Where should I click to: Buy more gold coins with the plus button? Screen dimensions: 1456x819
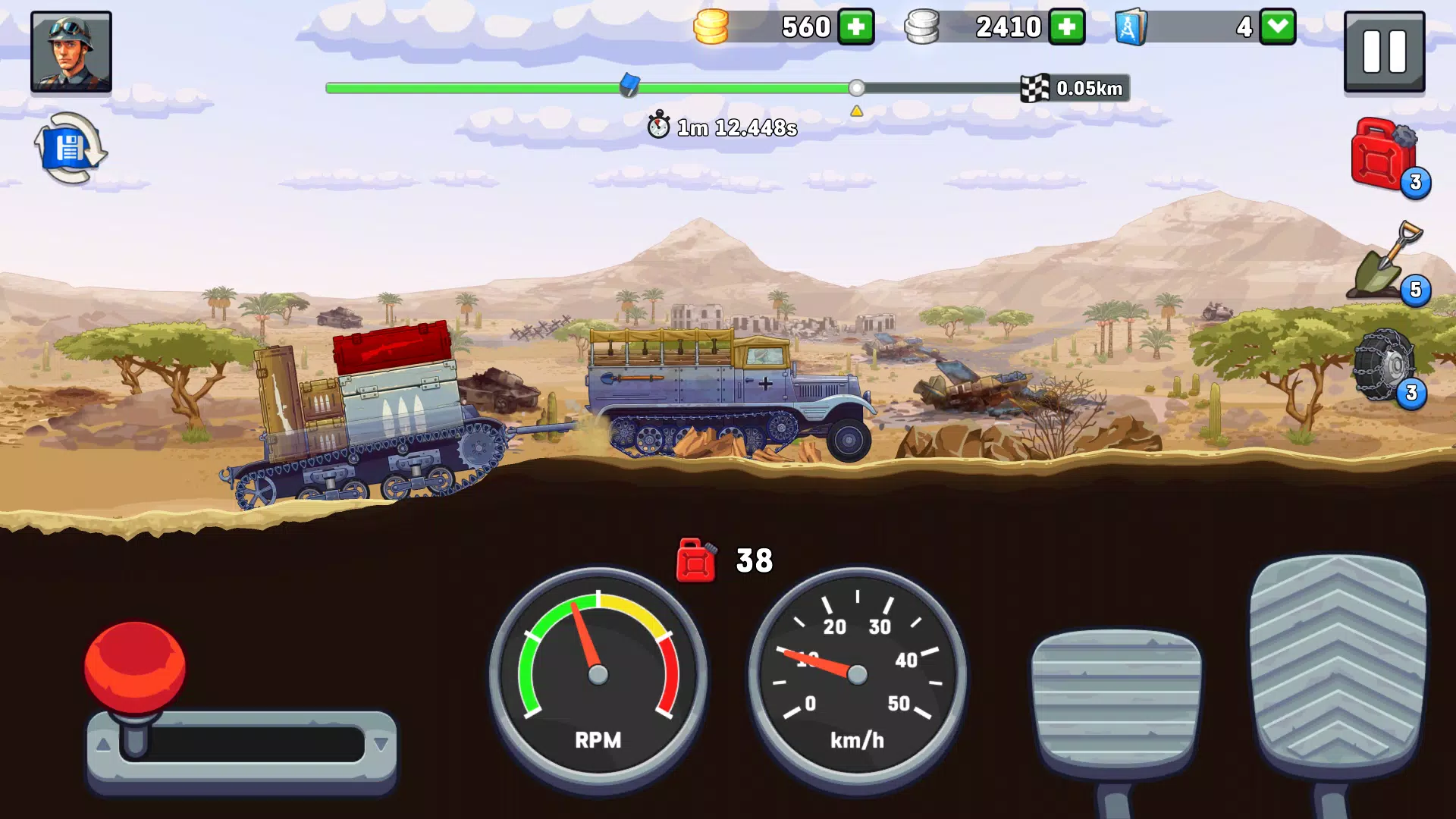[x=858, y=27]
